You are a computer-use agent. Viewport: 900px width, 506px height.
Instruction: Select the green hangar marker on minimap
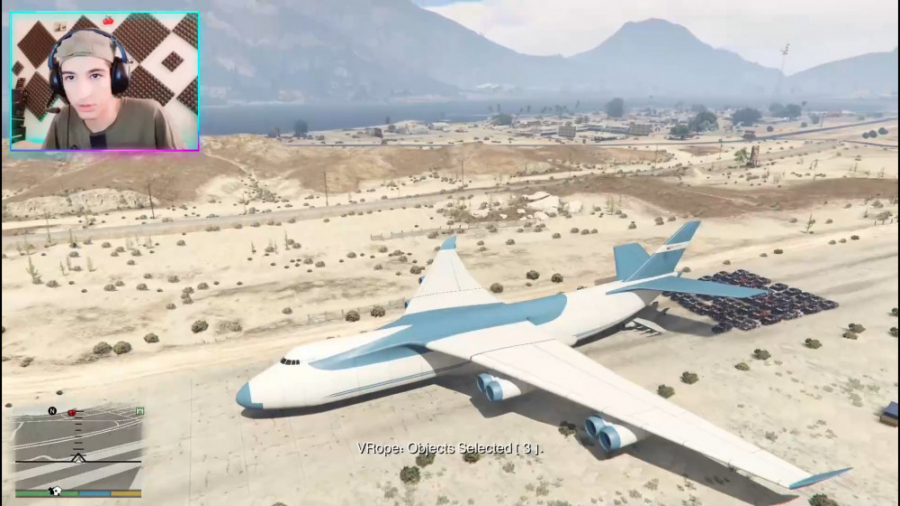139,411
